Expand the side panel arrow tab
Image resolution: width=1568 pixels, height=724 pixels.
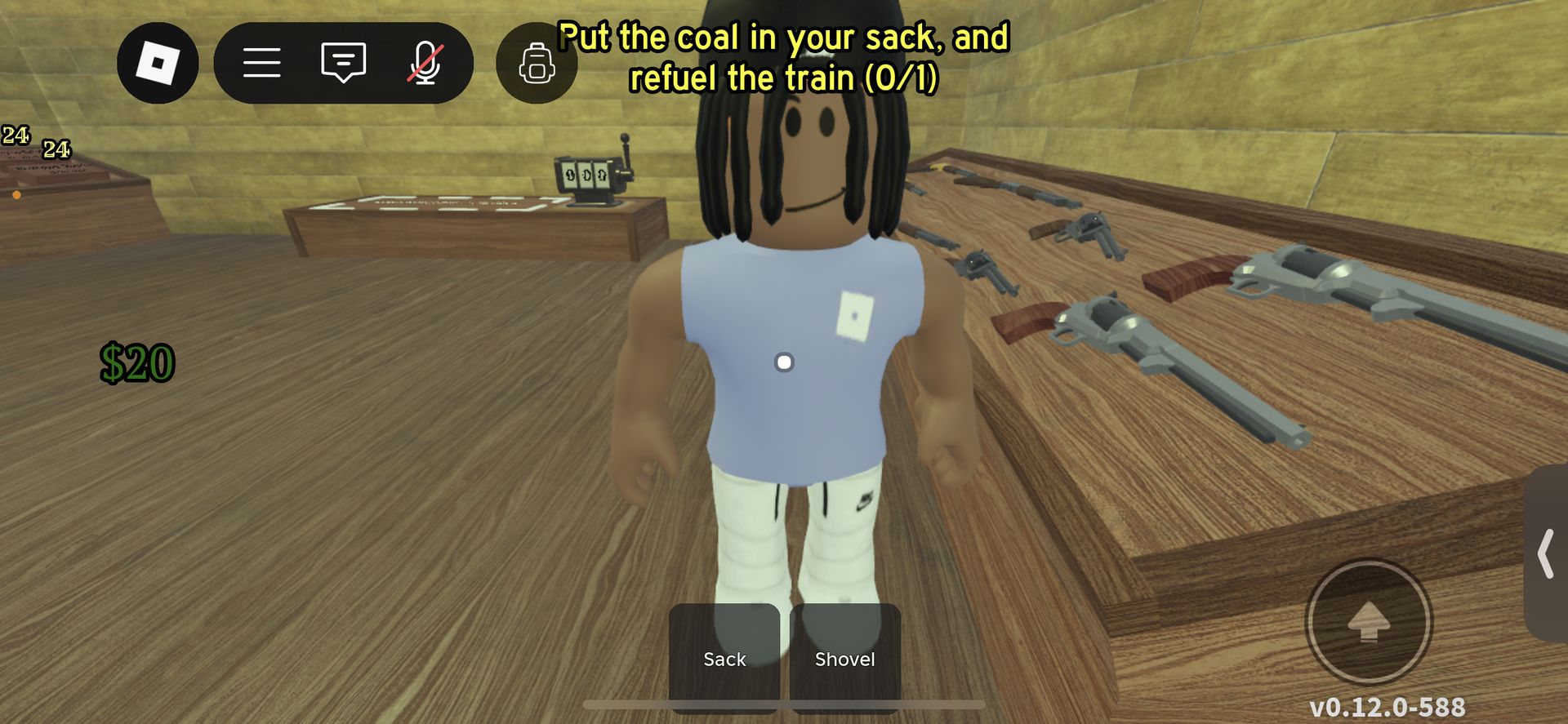(1546, 553)
